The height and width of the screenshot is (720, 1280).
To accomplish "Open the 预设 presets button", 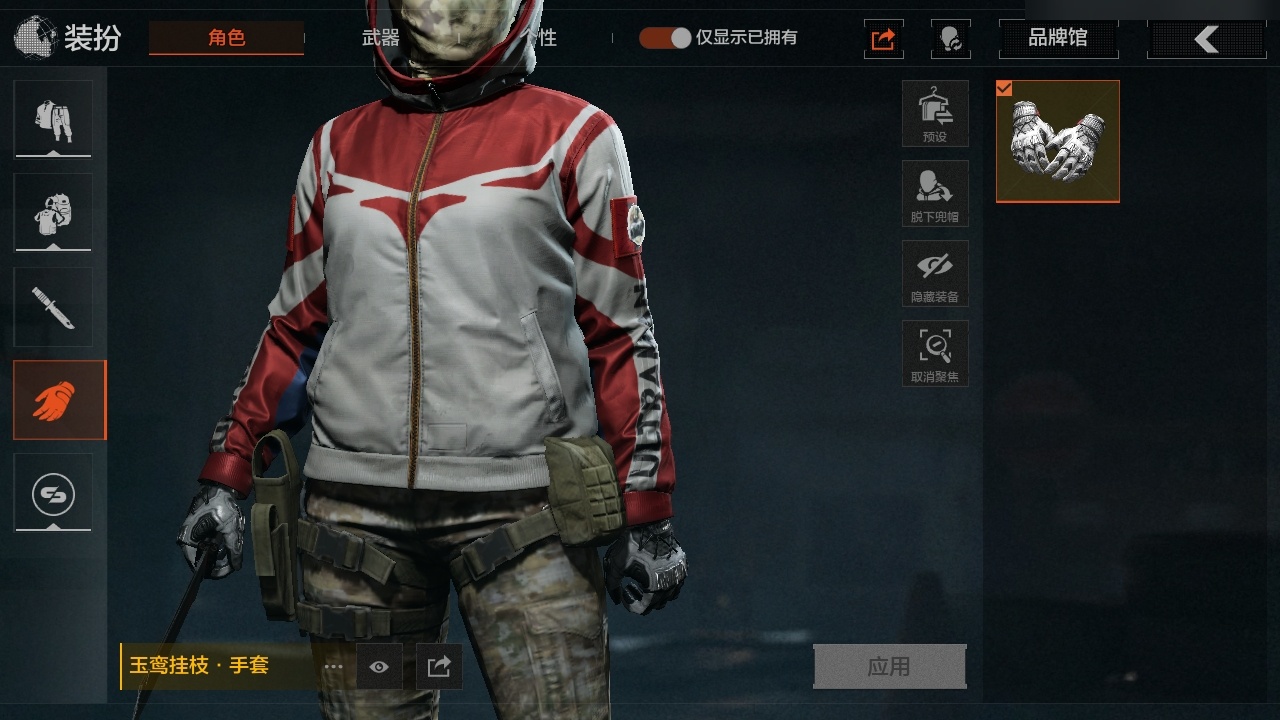I will click(x=935, y=114).
